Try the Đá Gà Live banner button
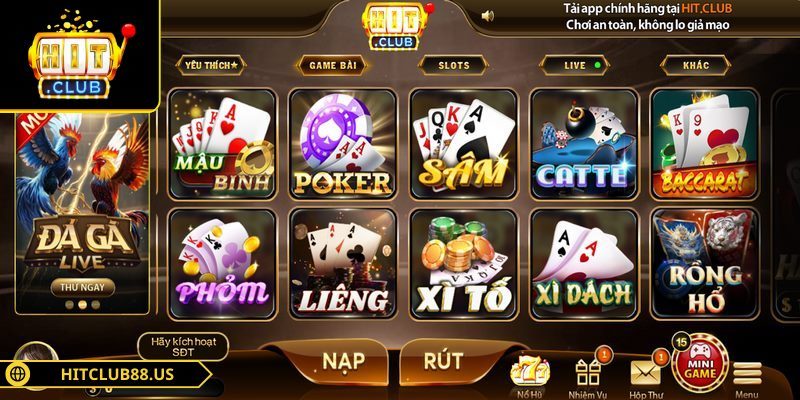The image size is (800, 400). (82, 287)
